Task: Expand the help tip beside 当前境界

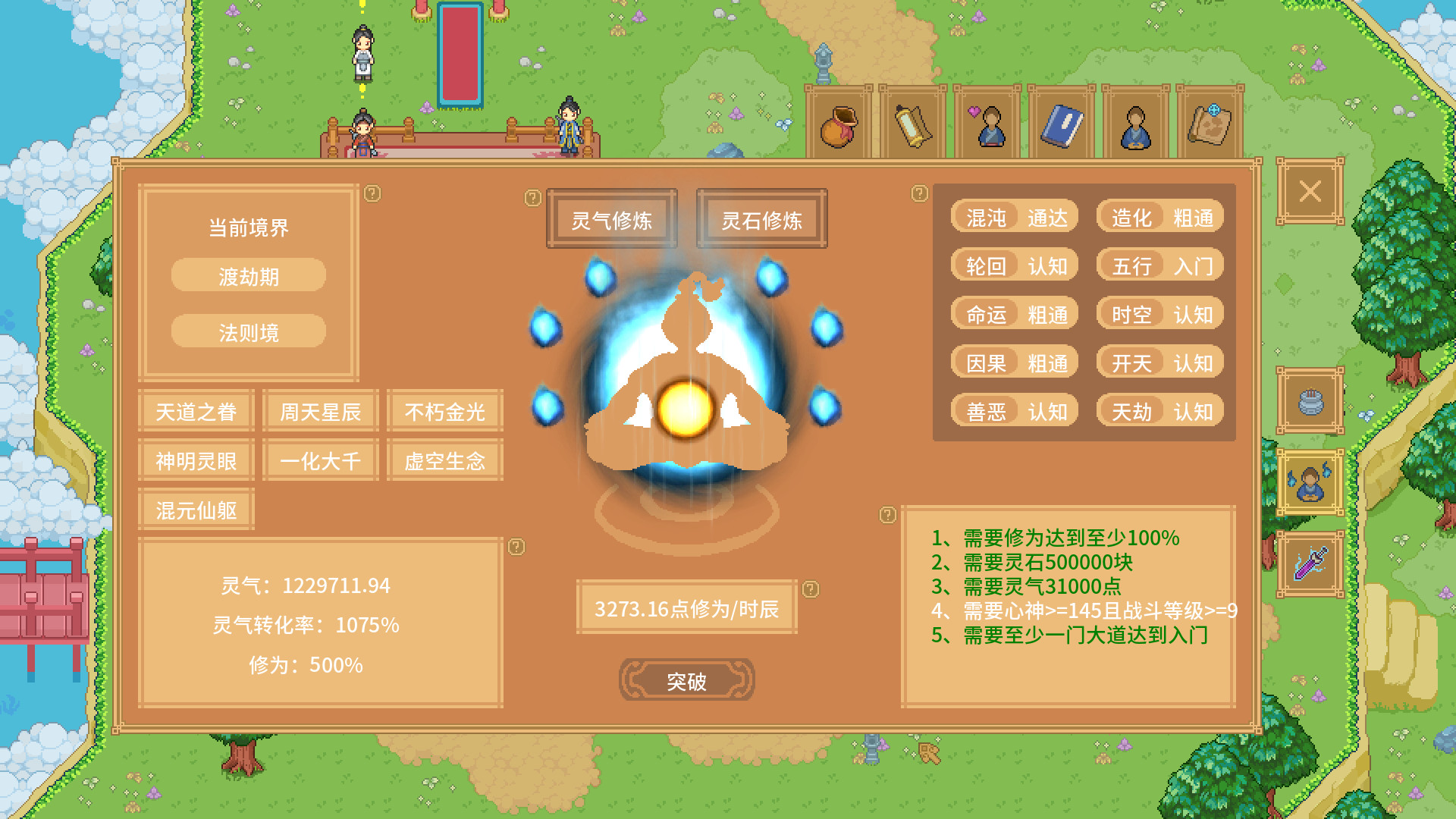Action: (x=371, y=195)
